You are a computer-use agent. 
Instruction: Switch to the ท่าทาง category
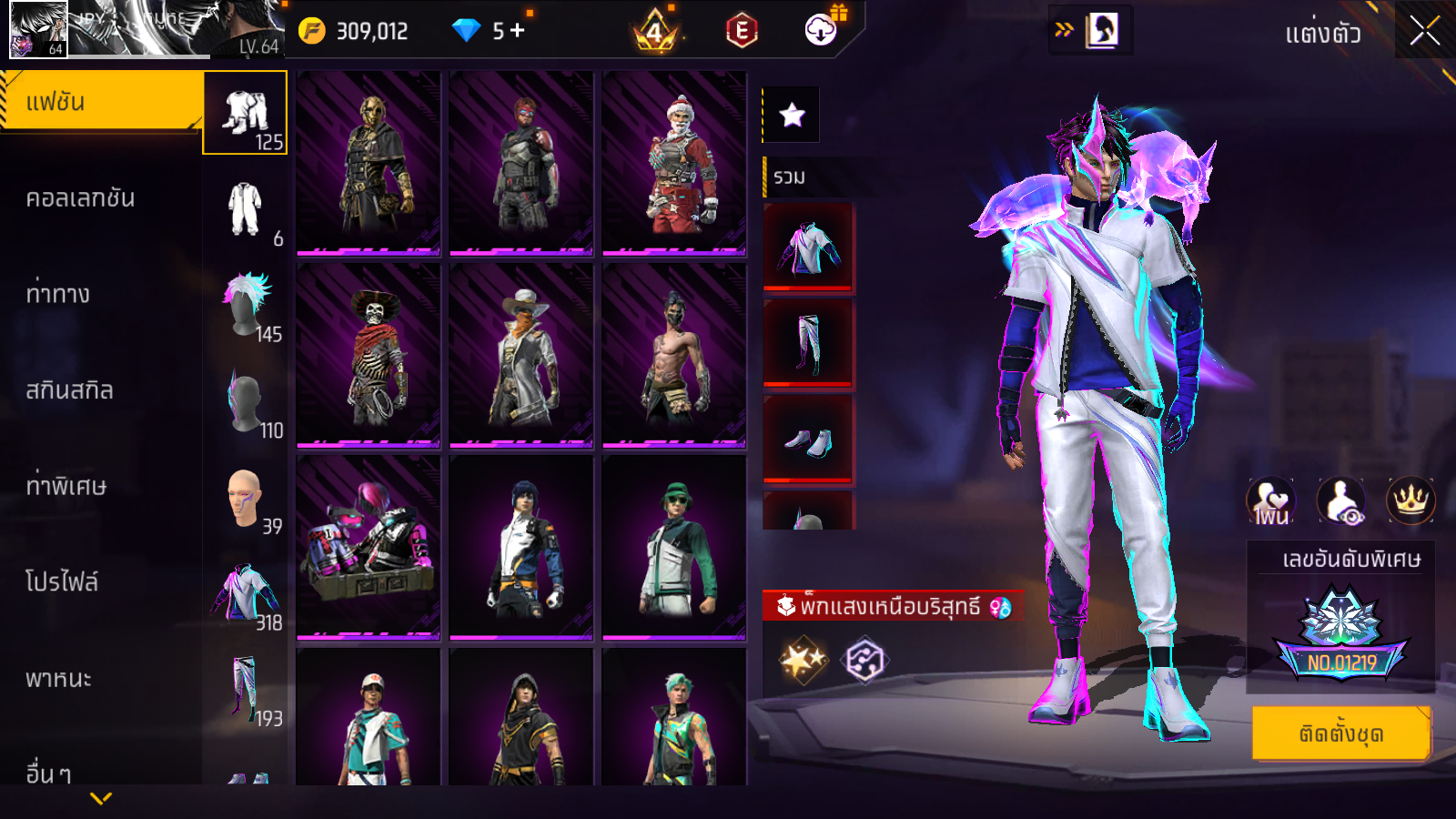point(58,294)
